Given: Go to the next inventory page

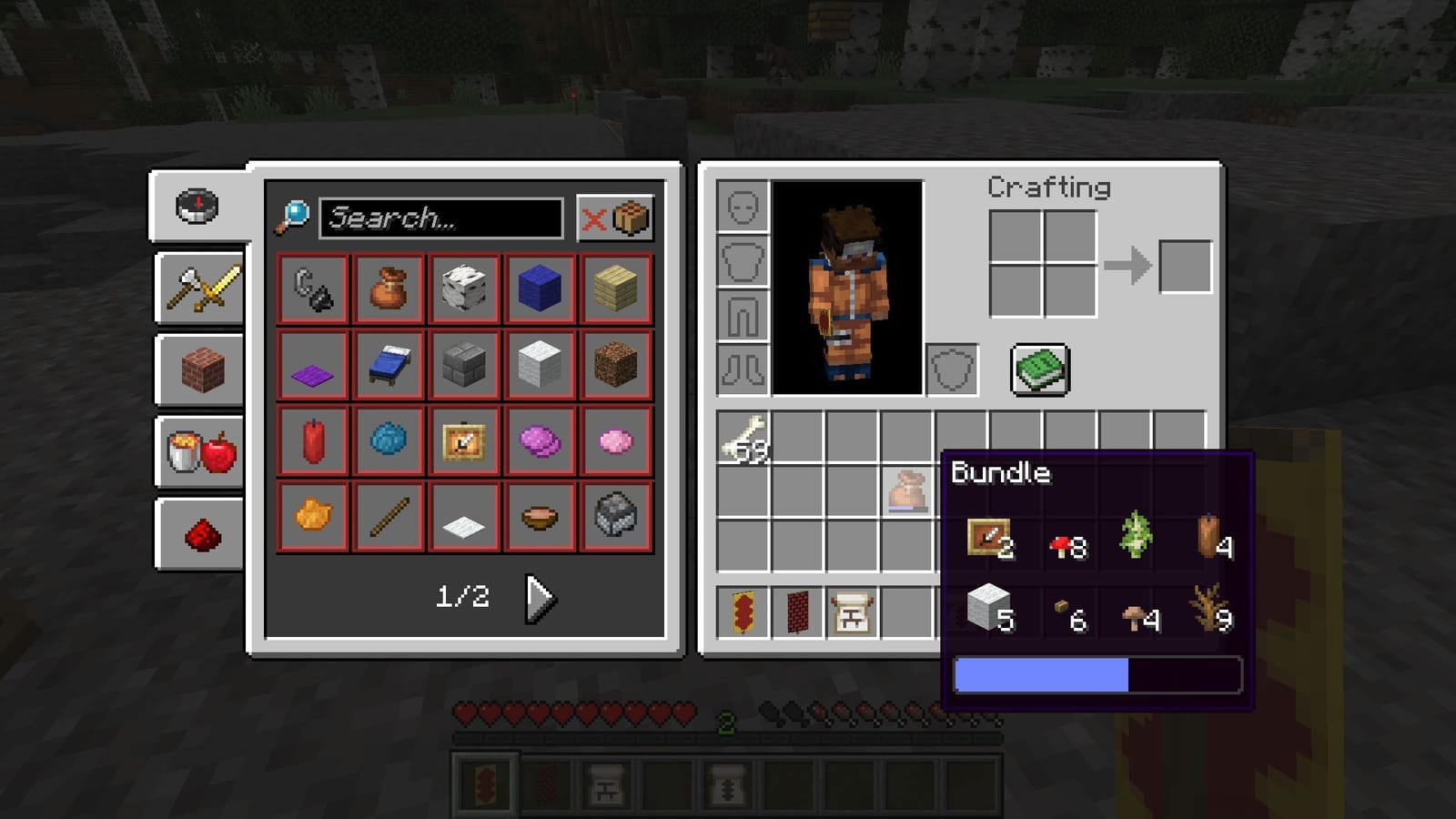Looking at the screenshot, I should pyautogui.click(x=537, y=598).
